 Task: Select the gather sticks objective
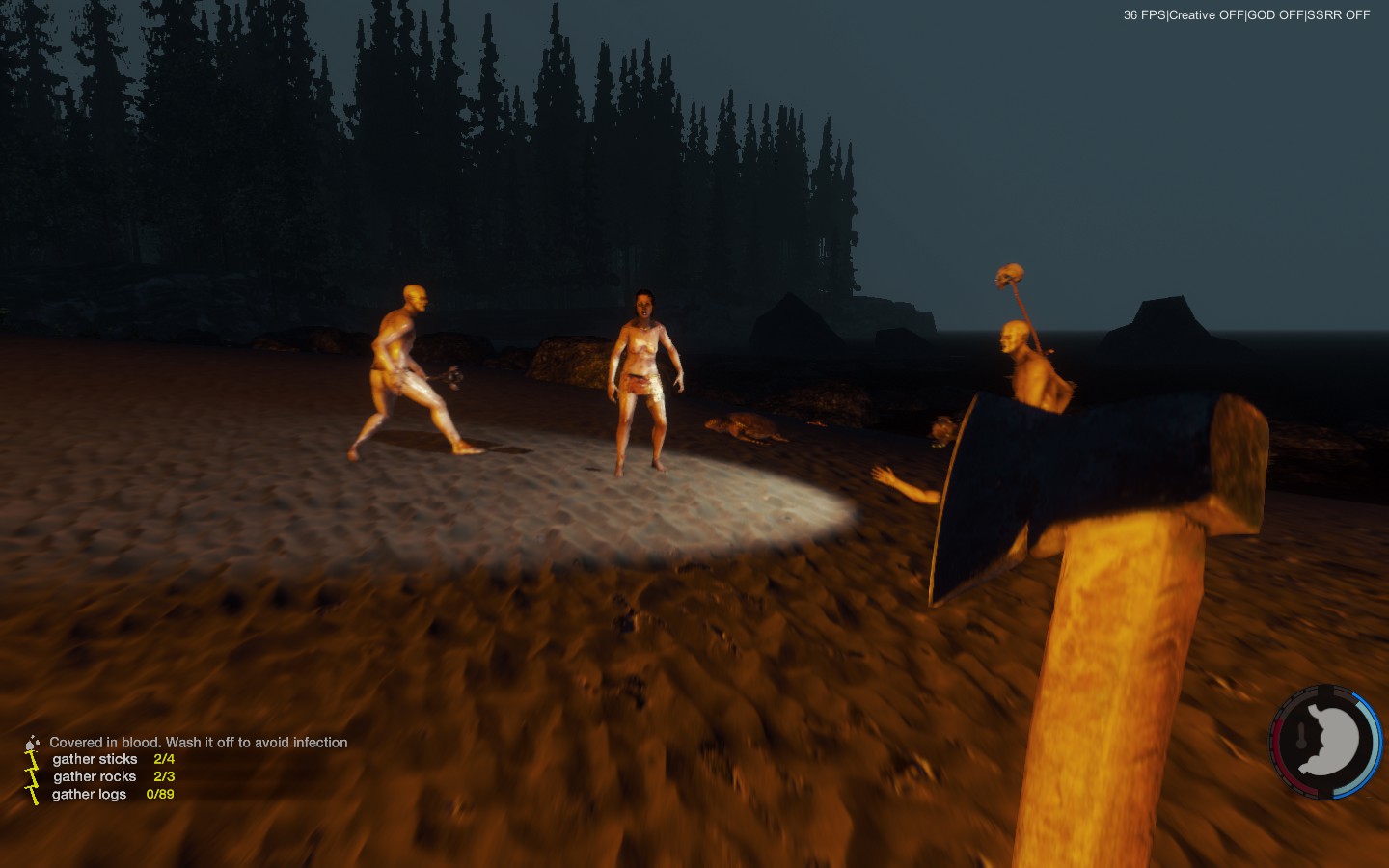pyautogui.click(x=95, y=759)
